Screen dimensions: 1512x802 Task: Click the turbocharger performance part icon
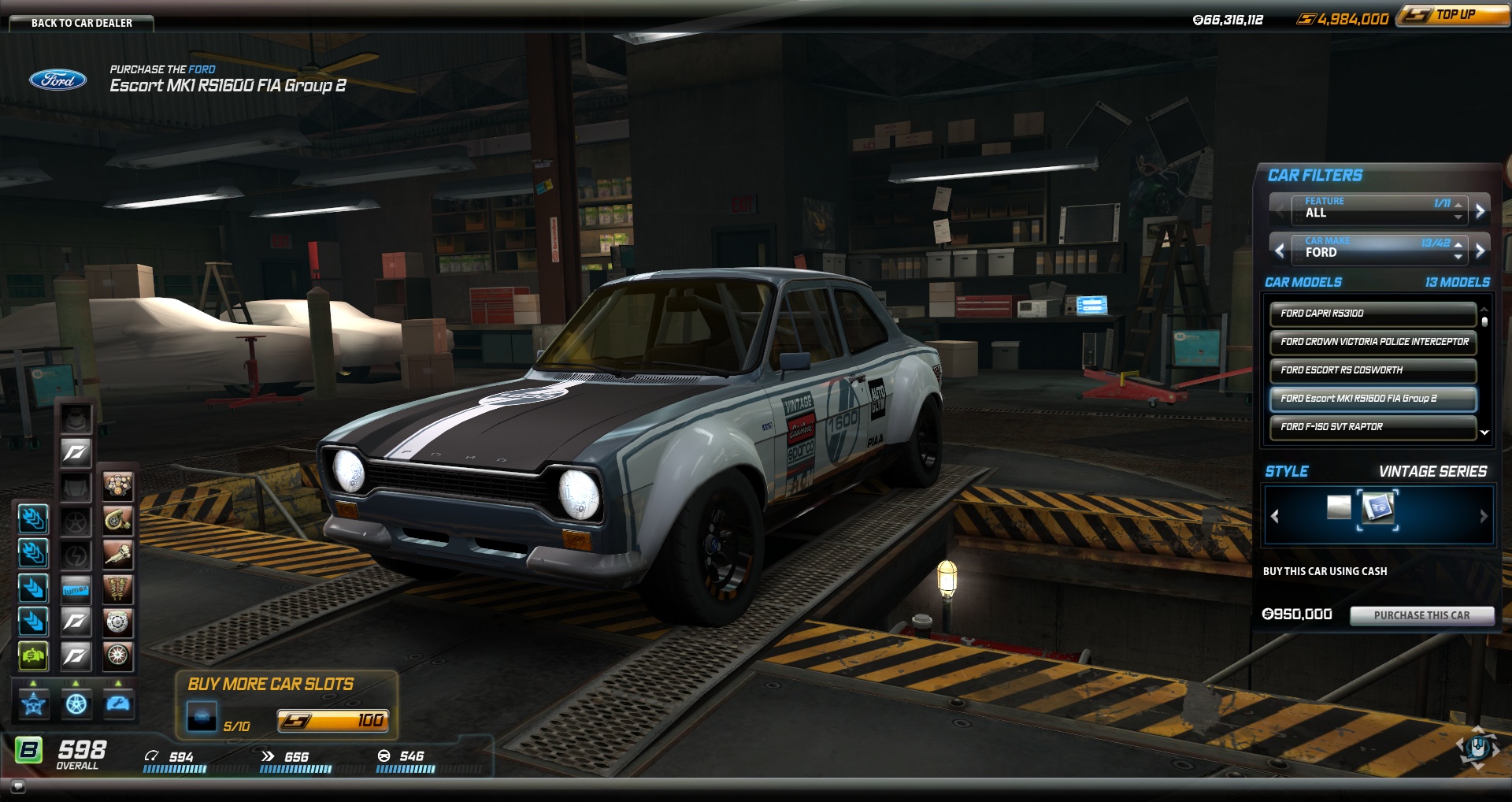[117, 520]
